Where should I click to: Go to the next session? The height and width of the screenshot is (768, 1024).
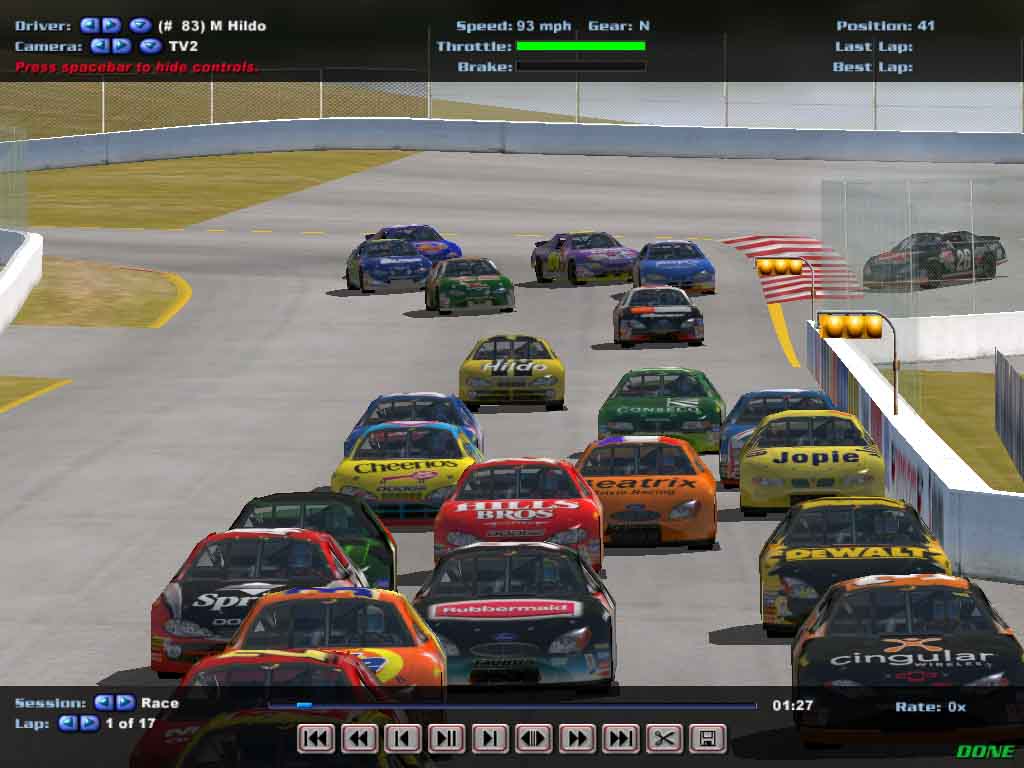pos(125,703)
